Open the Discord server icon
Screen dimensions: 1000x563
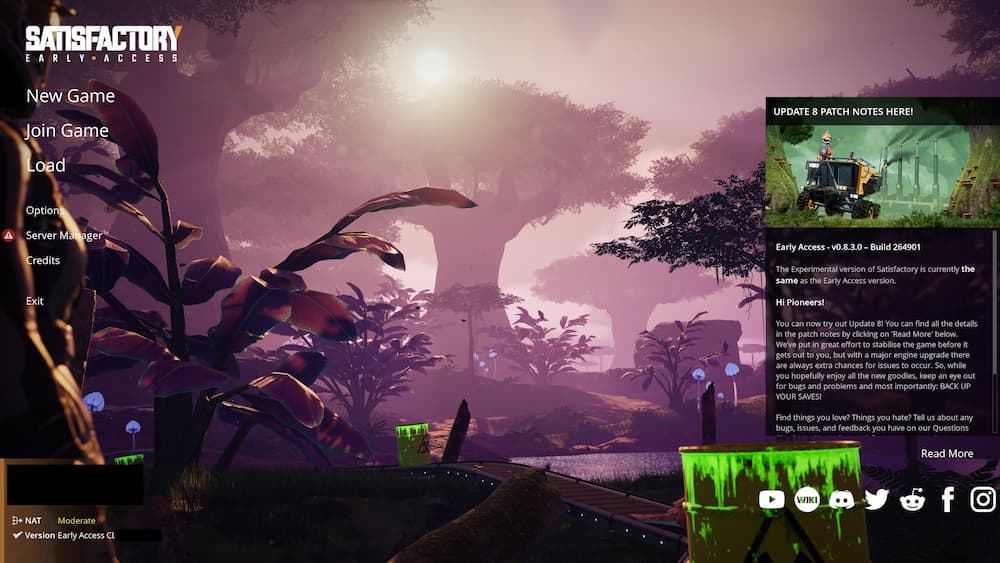tap(842, 499)
